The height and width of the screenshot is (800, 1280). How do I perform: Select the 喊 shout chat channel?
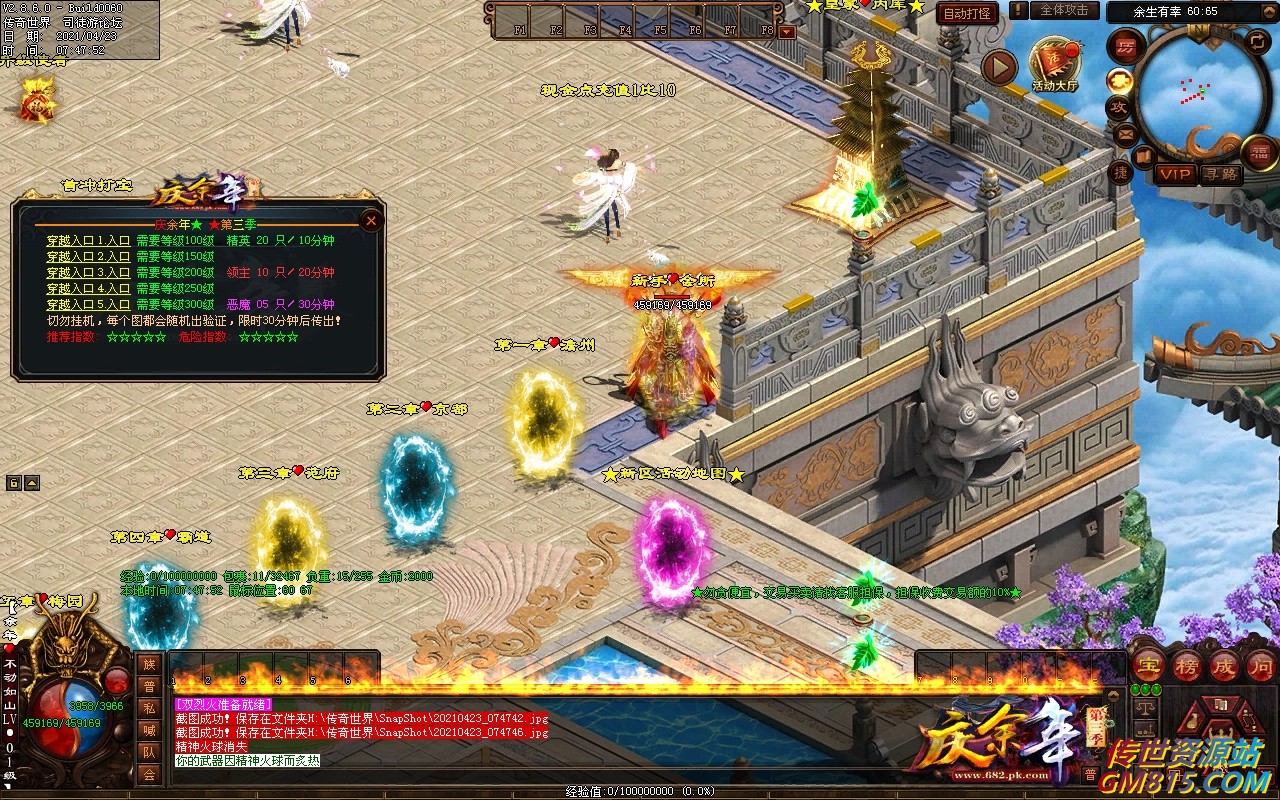pyautogui.click(x=149, y=730)
